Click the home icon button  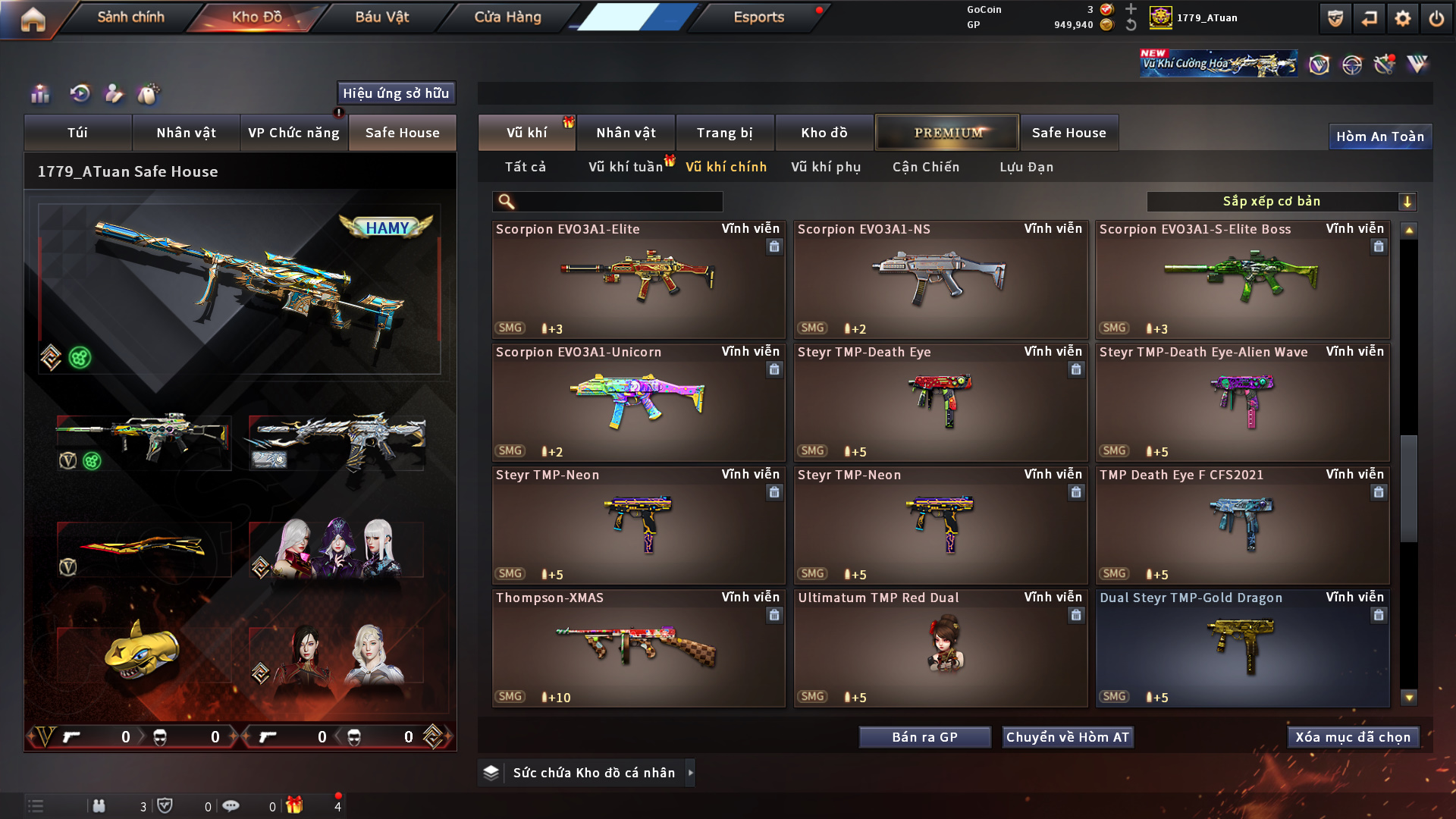tap(33, 19)
